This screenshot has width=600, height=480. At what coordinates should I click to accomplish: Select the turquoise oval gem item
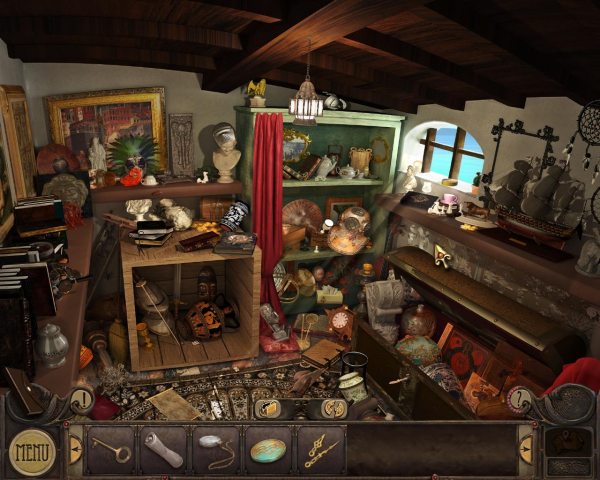[x=268, y=449]
